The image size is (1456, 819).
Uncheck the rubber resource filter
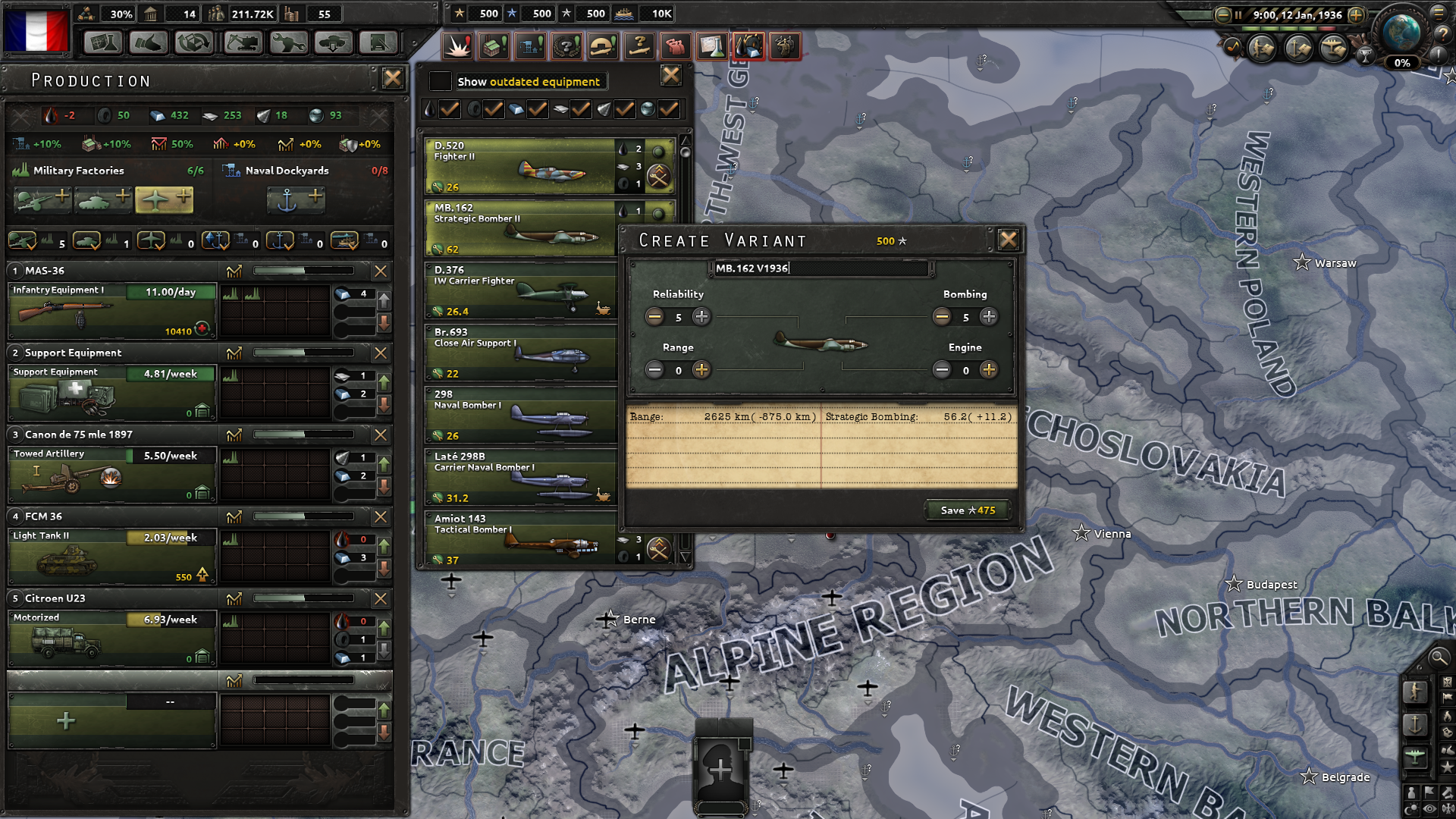coord(493,109)
